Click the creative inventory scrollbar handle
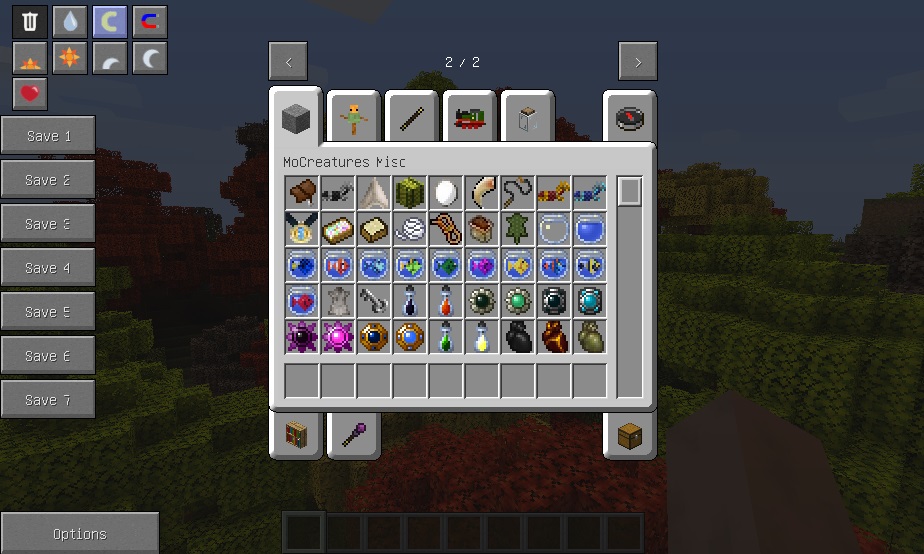Screen dimensions: 924x554 tap(629, 192)
